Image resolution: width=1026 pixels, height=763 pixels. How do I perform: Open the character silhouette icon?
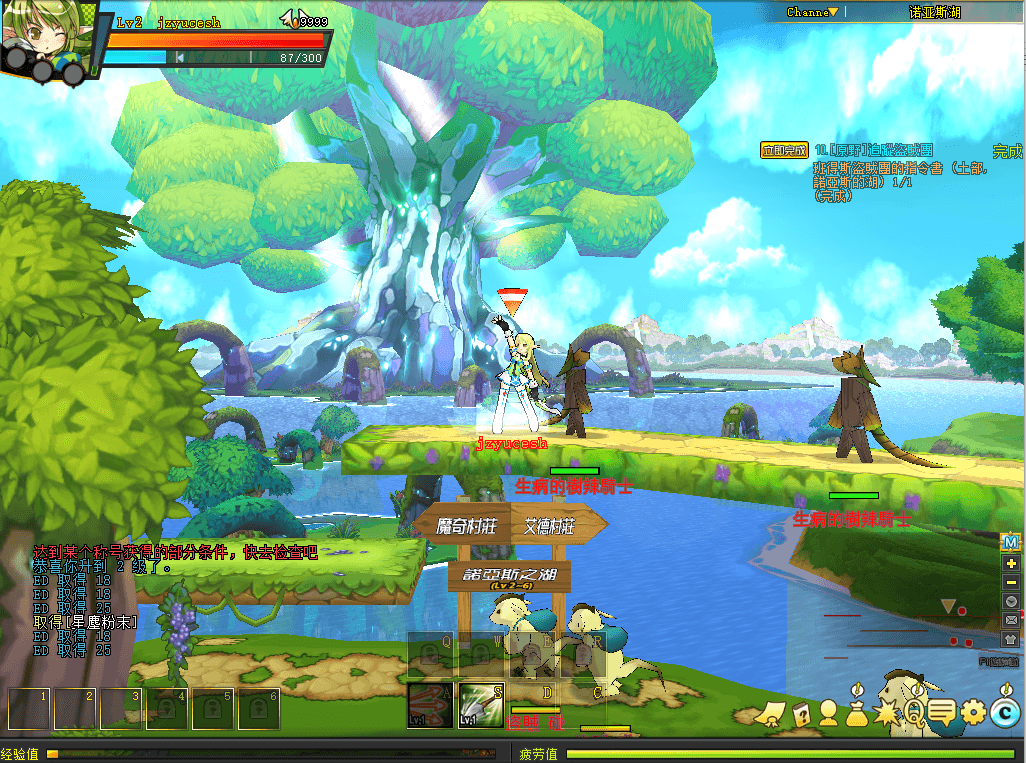(x=828, y=713)
